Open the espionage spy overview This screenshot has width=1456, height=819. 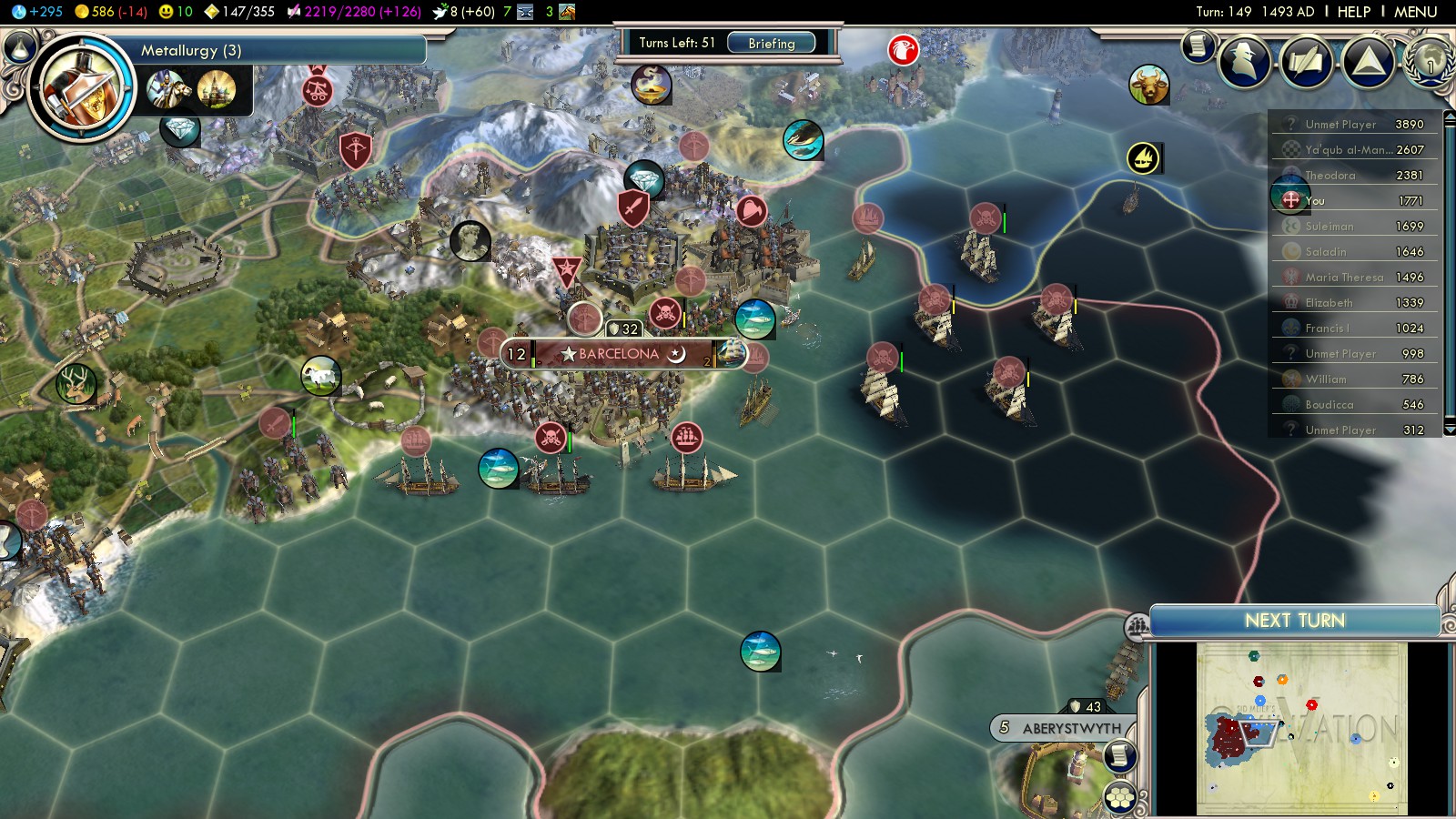tap(1246, 62)
